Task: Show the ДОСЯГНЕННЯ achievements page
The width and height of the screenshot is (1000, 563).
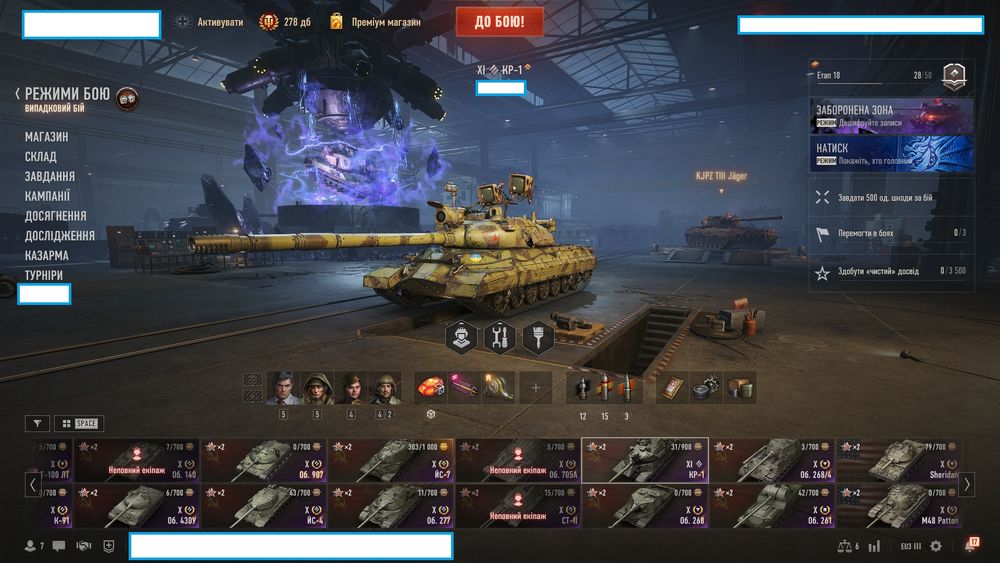Action: [56, 216]
